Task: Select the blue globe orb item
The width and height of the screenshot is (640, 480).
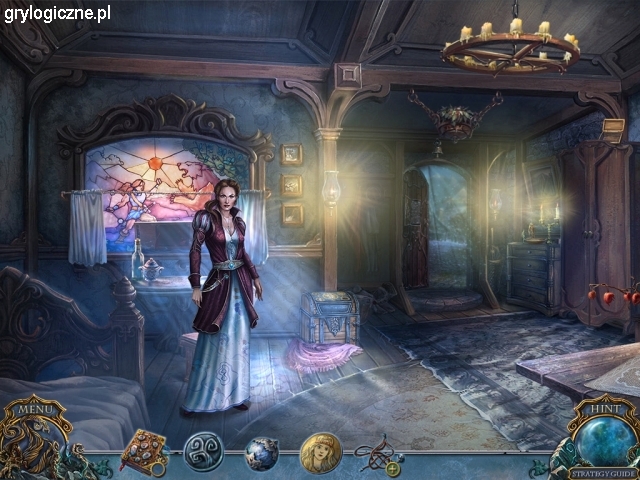Action: pos(262,453)
